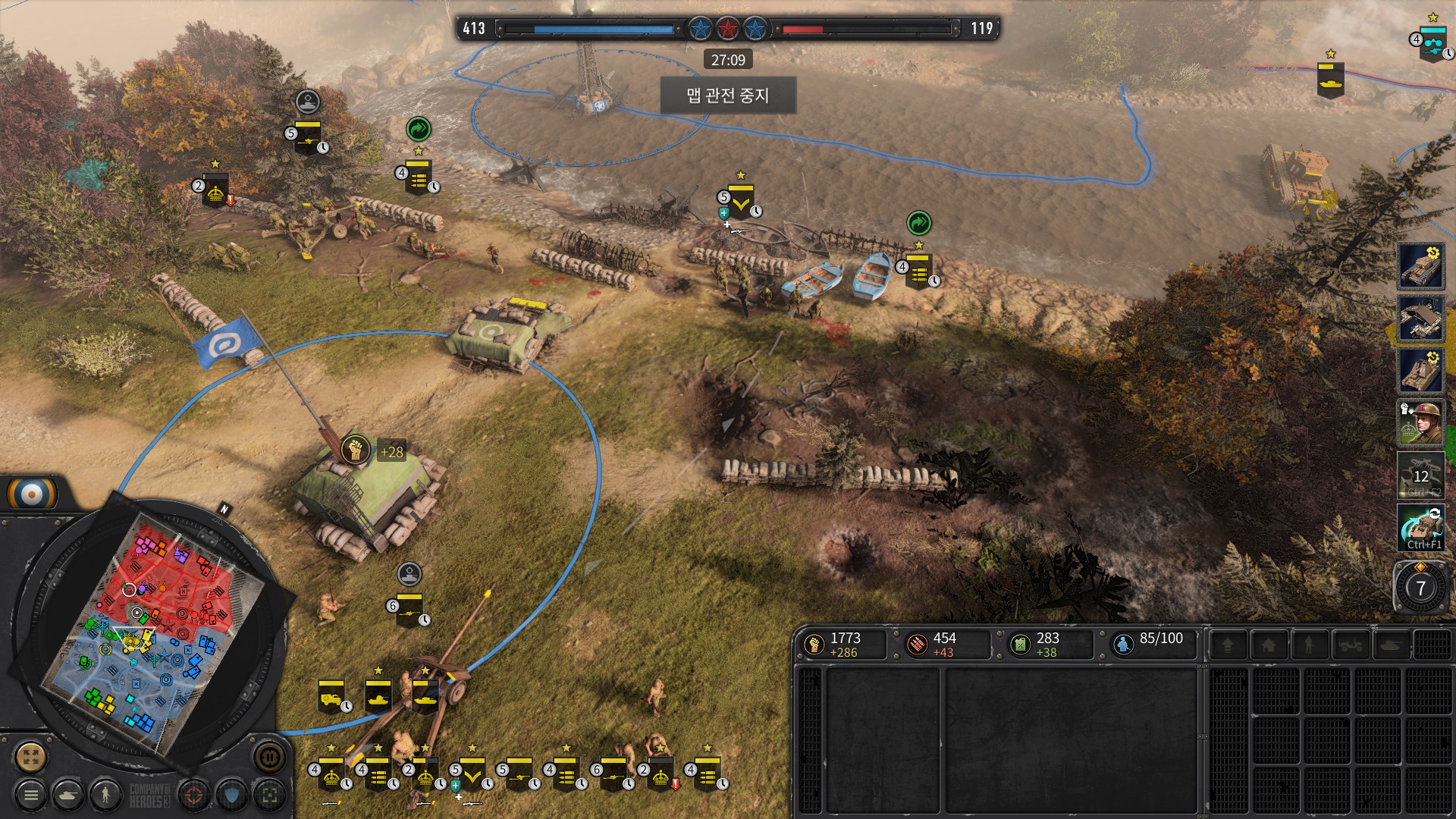
Task: Click the blue shield button
Action: pos(232,795)
